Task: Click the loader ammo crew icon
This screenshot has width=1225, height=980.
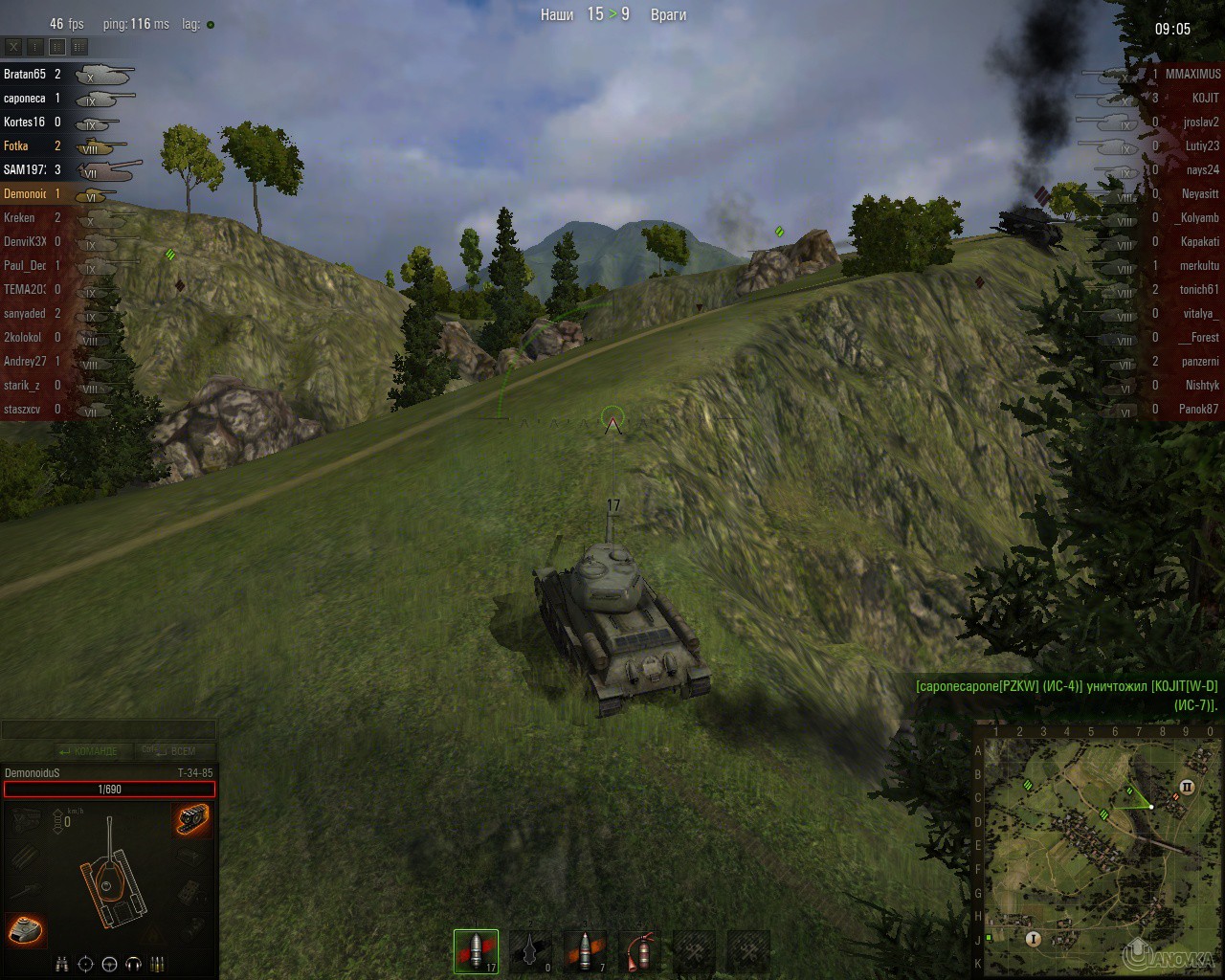Action: coord(156,964)
